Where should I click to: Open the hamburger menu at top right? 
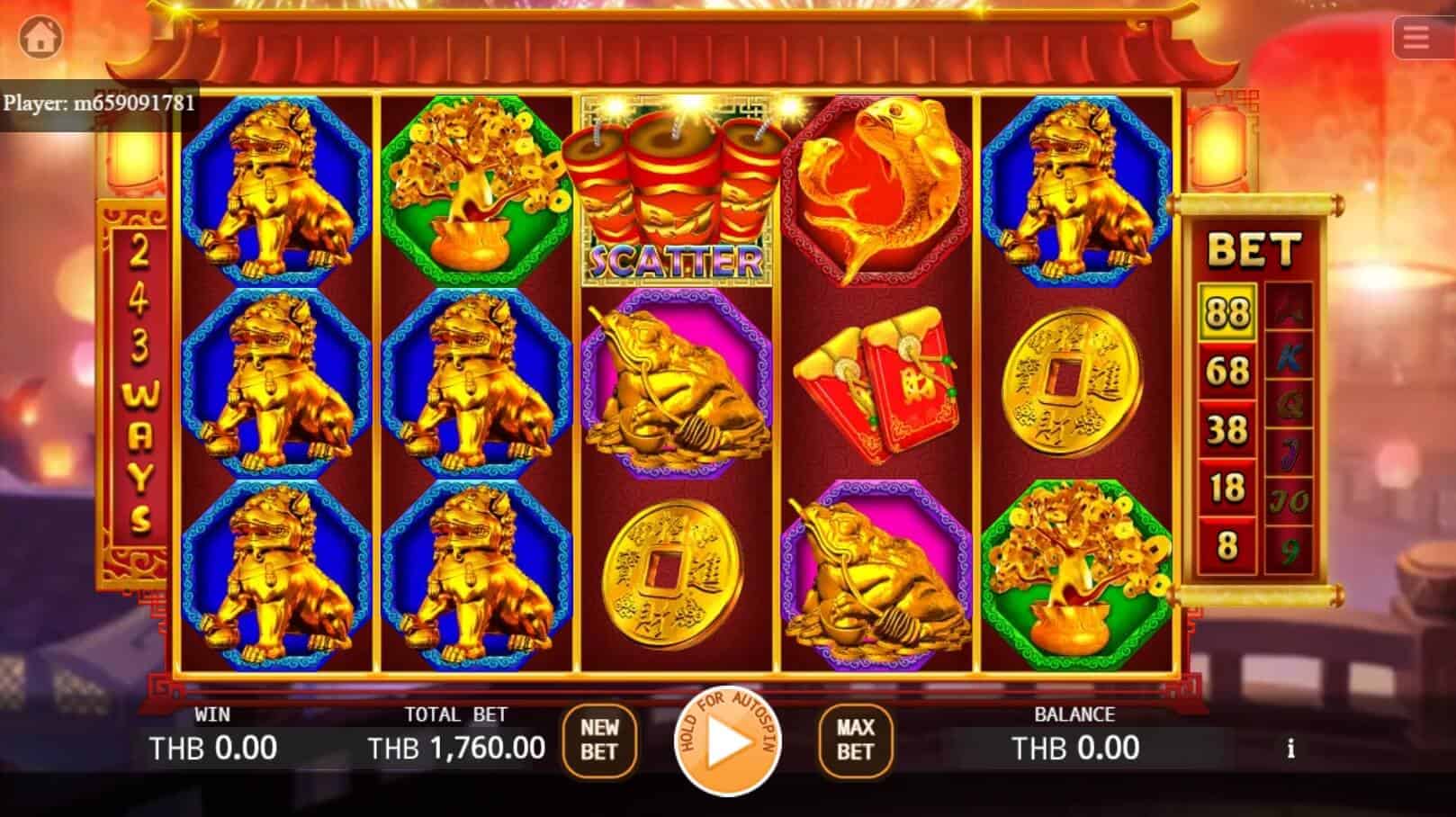point(1419,36)
